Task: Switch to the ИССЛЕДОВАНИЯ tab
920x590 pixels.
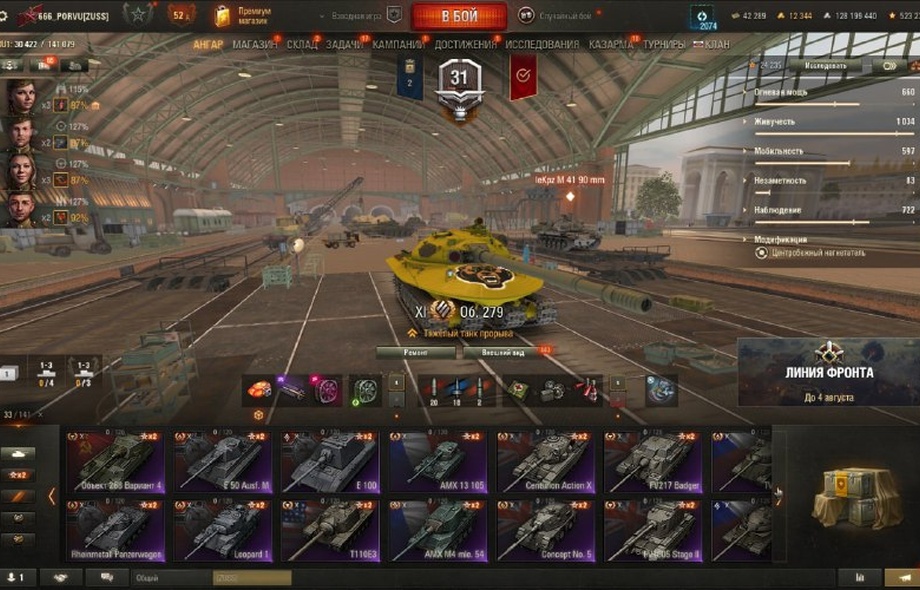Action: click(x=542, y=45)
